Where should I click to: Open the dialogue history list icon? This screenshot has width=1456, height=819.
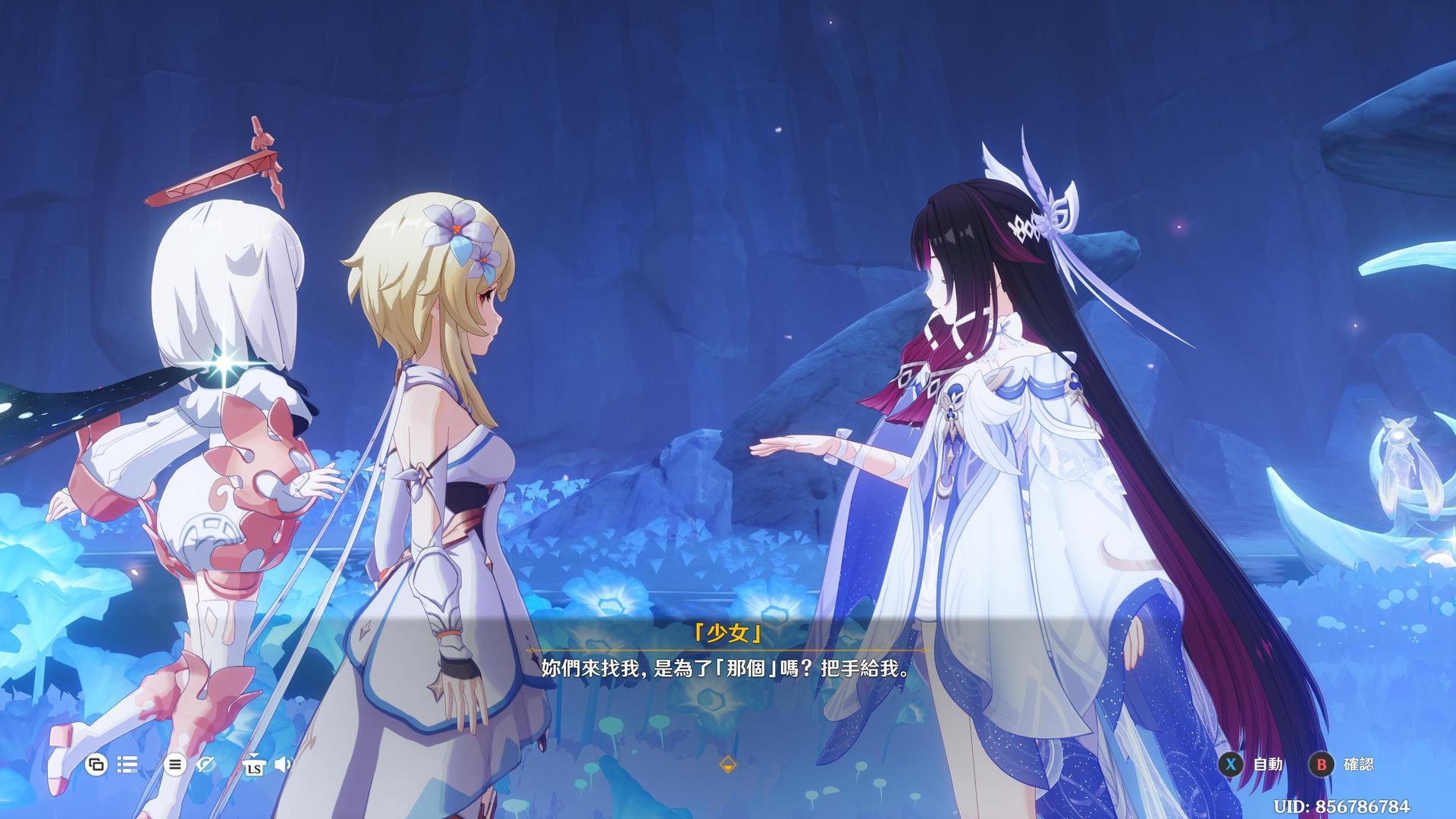[127, 764]
